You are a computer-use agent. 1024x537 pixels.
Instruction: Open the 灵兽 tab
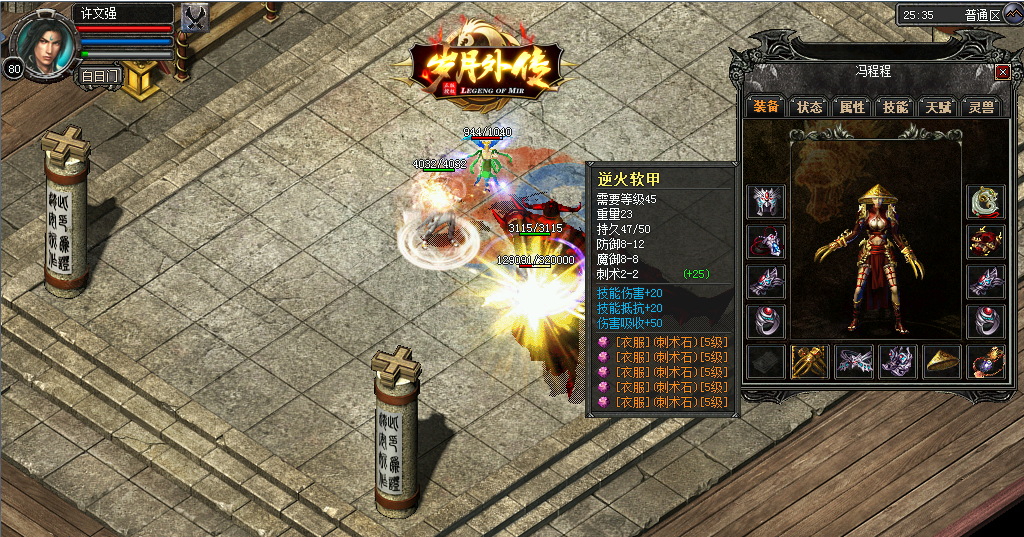pos(981,106)
